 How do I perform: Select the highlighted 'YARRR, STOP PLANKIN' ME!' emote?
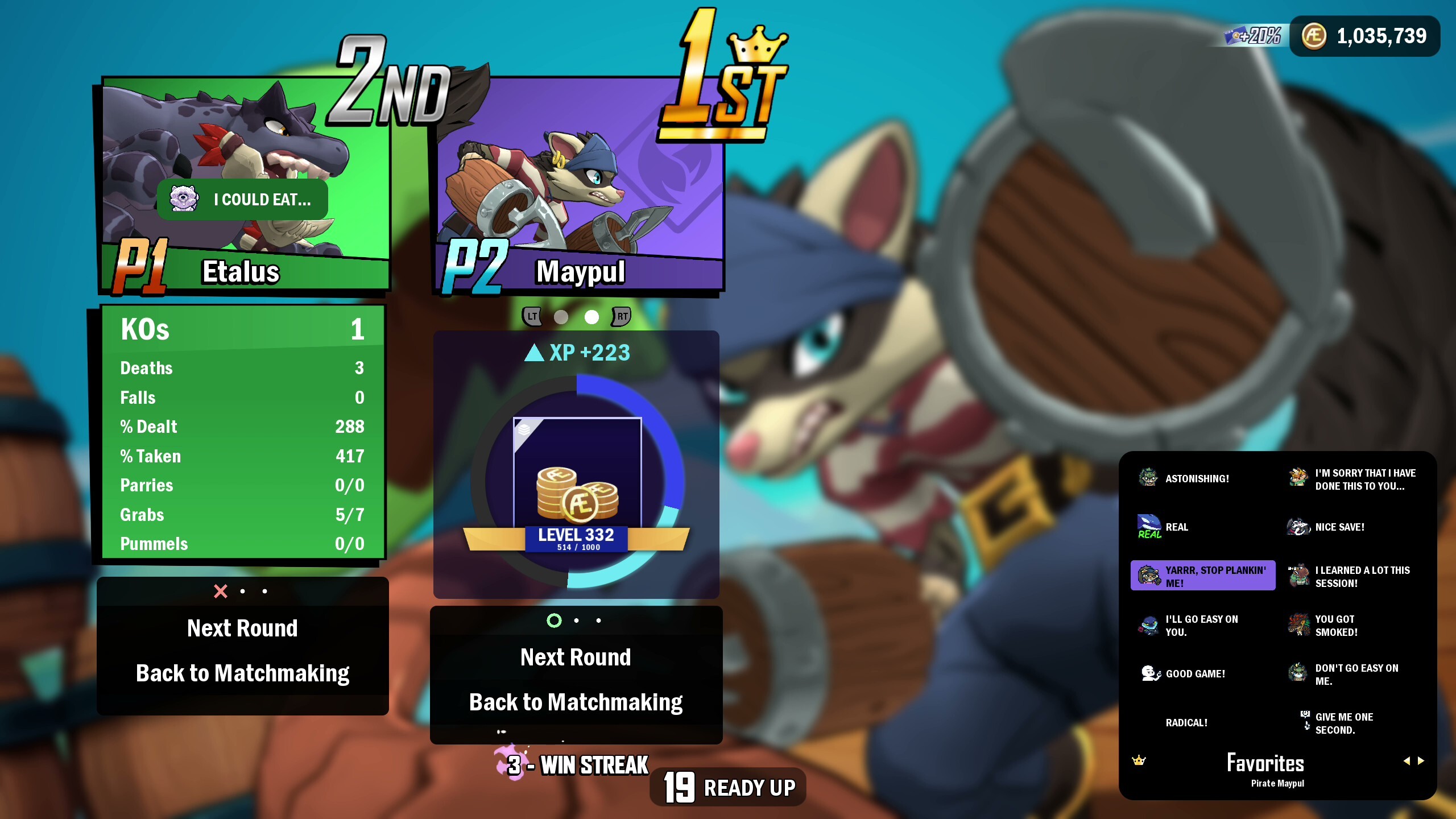(x=1203, y=576)
